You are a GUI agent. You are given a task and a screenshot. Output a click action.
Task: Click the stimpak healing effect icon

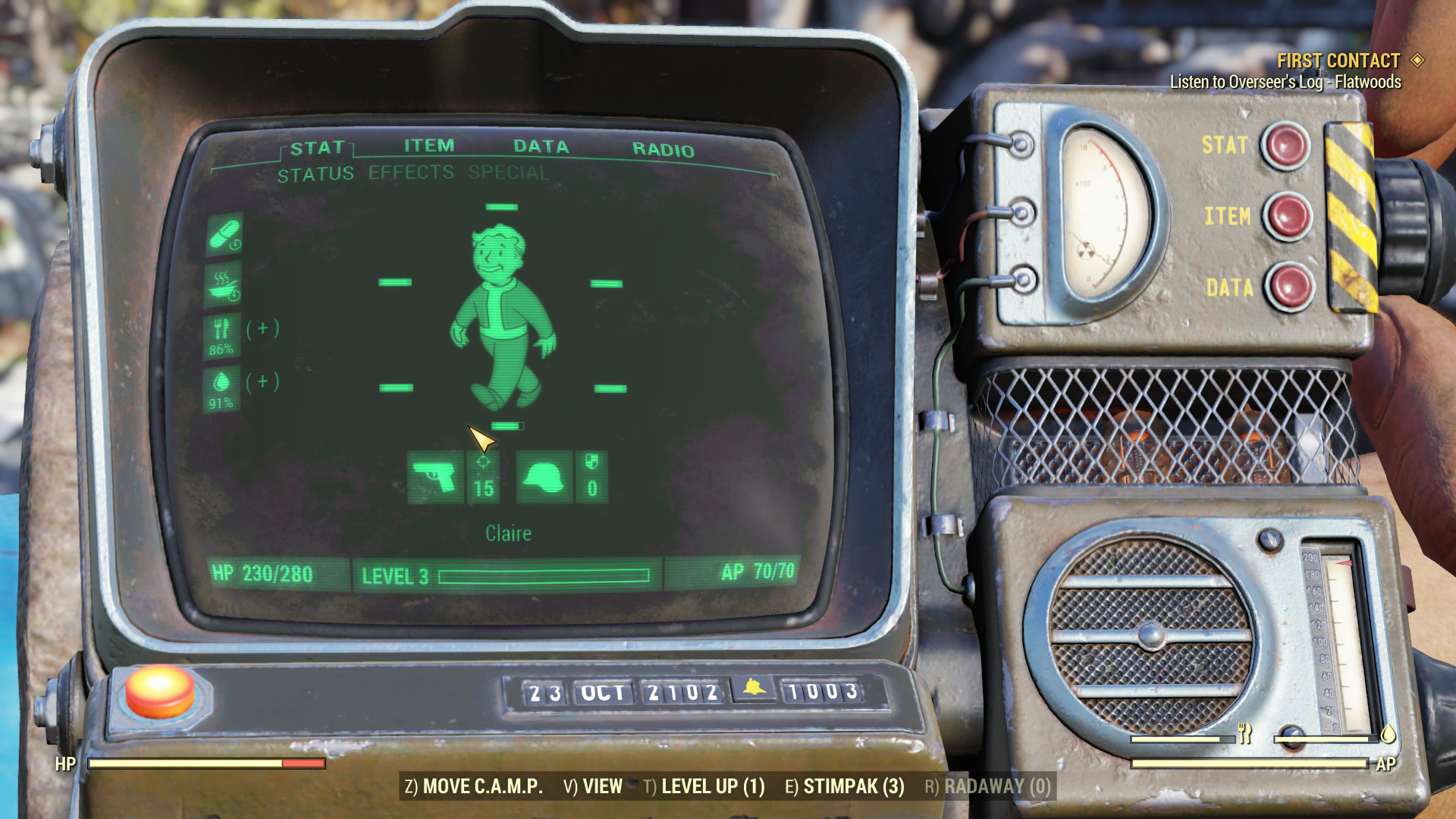[224, 234]
